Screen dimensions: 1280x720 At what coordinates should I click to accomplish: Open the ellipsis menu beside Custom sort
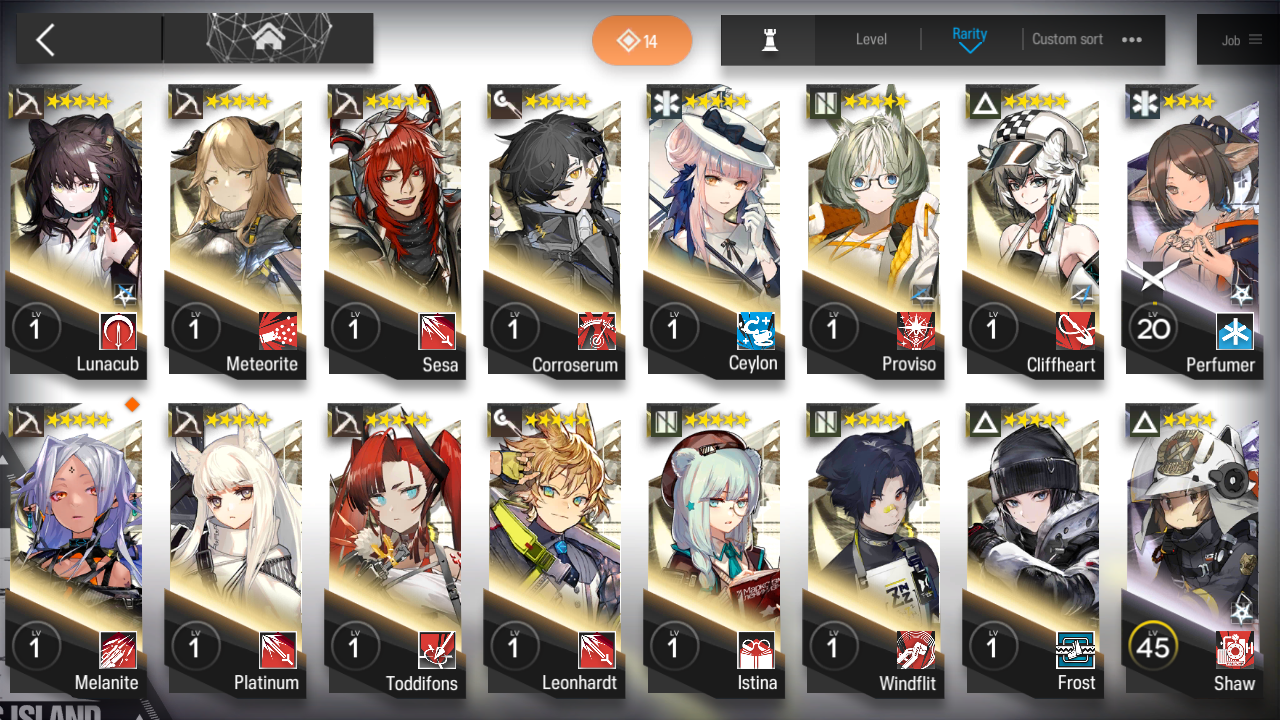point(1131,40)
